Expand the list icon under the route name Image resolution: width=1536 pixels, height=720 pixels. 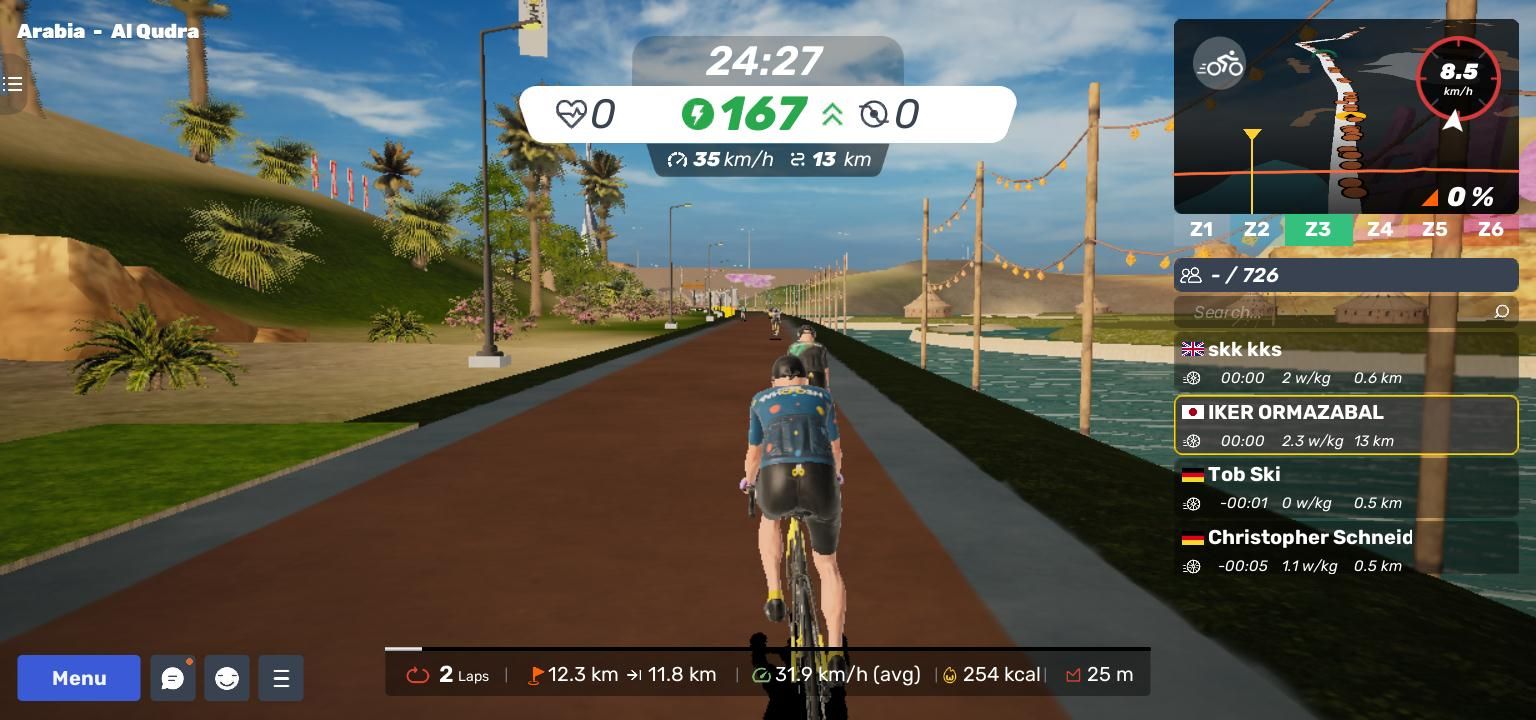pyautogui.click(x=13, y=84)
